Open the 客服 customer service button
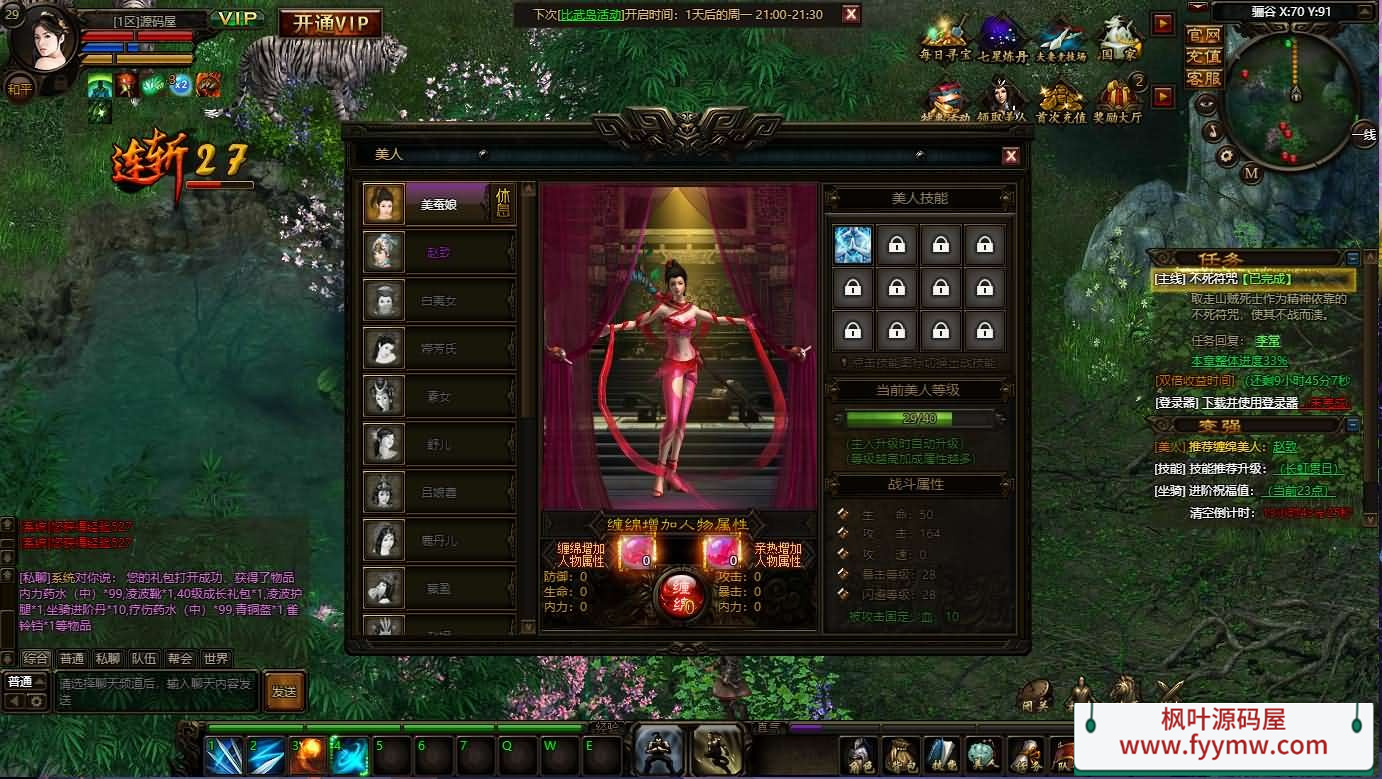This screenshot has width=1382, height=779. 1203,78
